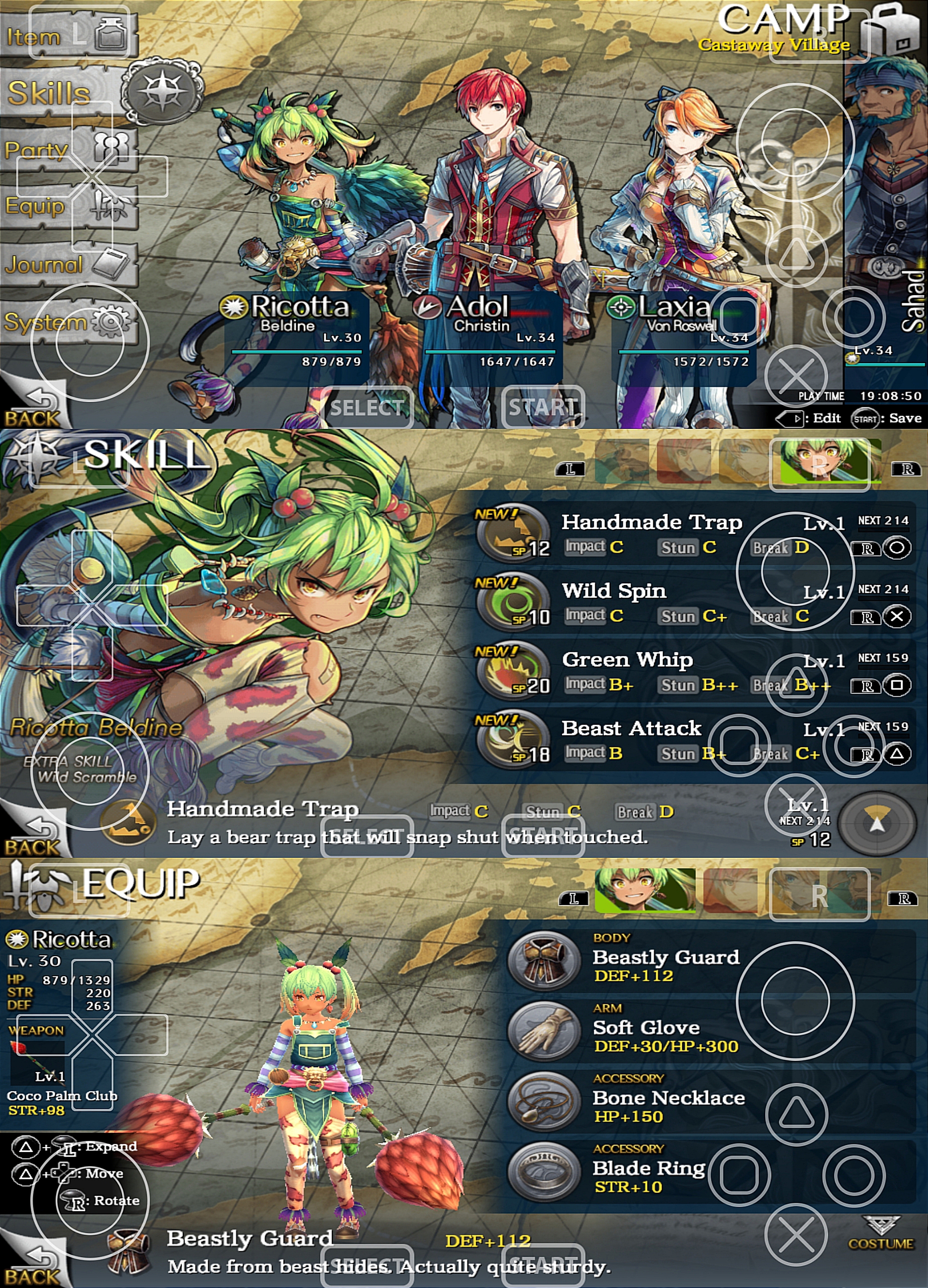The image size is (928, 1288).
Task: Select Ricotta Beldine's party card
Action: tap(295, 335)
